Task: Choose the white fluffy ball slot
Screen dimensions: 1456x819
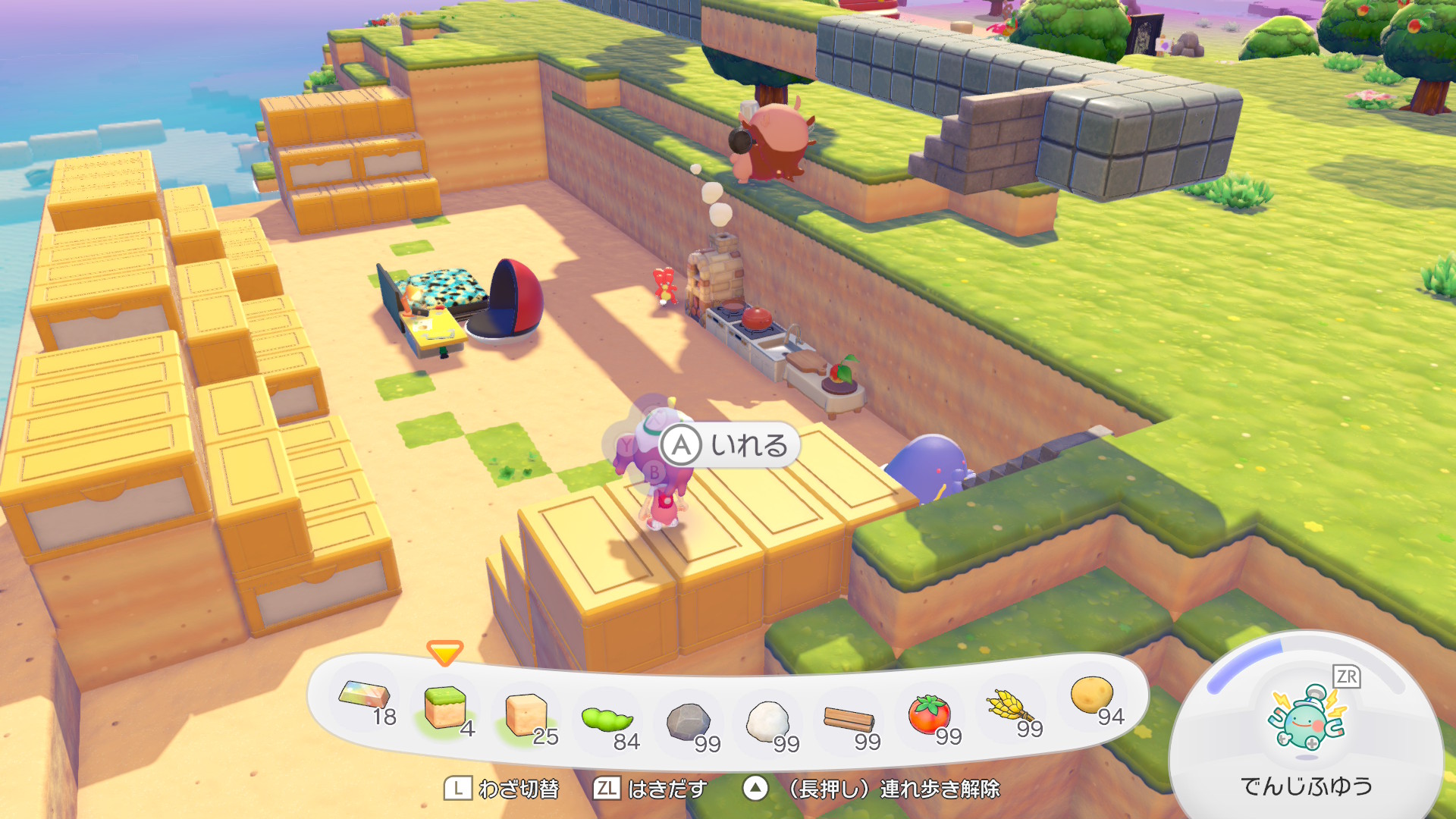Action: tap(768, 721)
